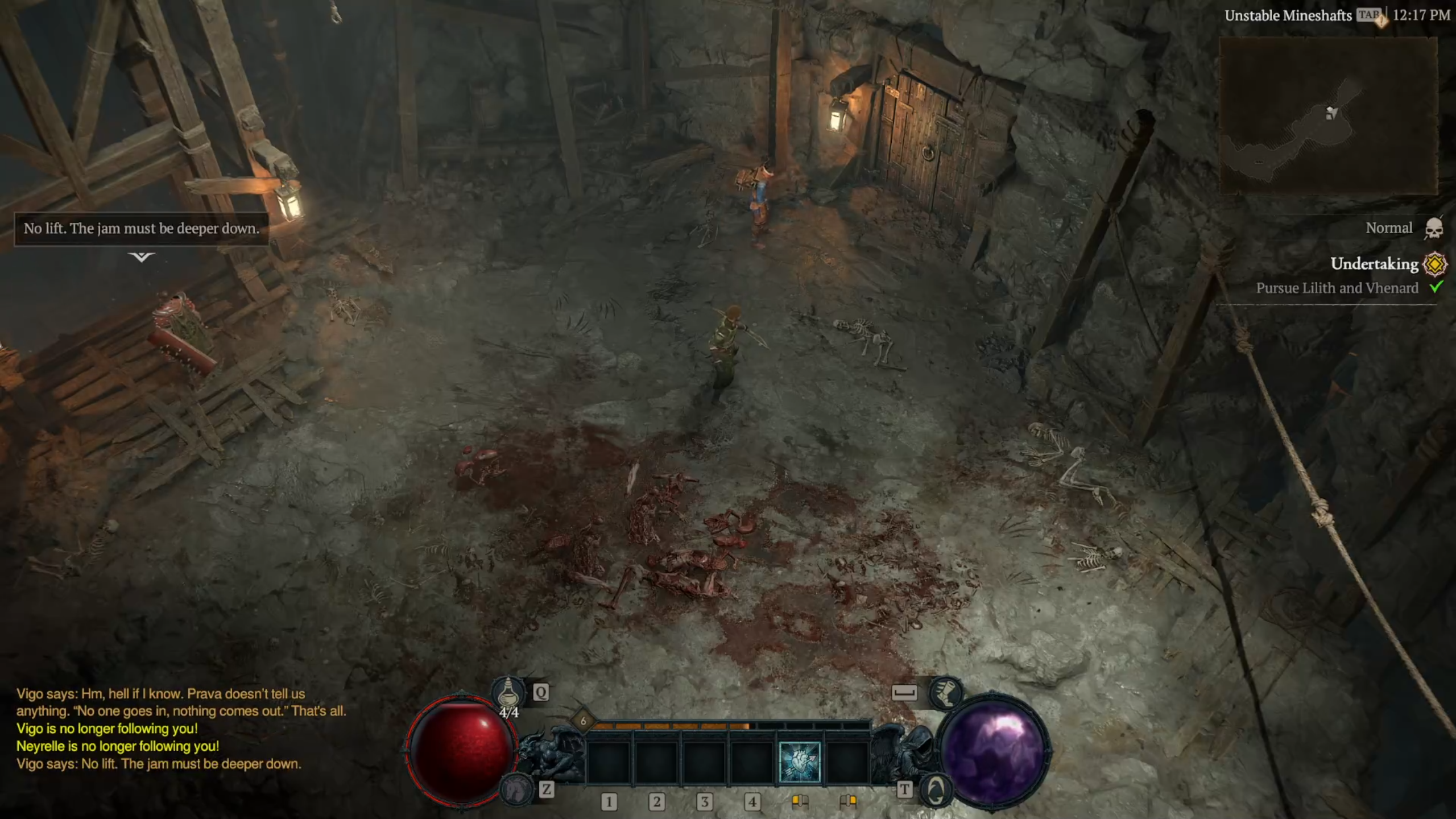
Task: Summon the mount with the horse icon
Action: 516,788
